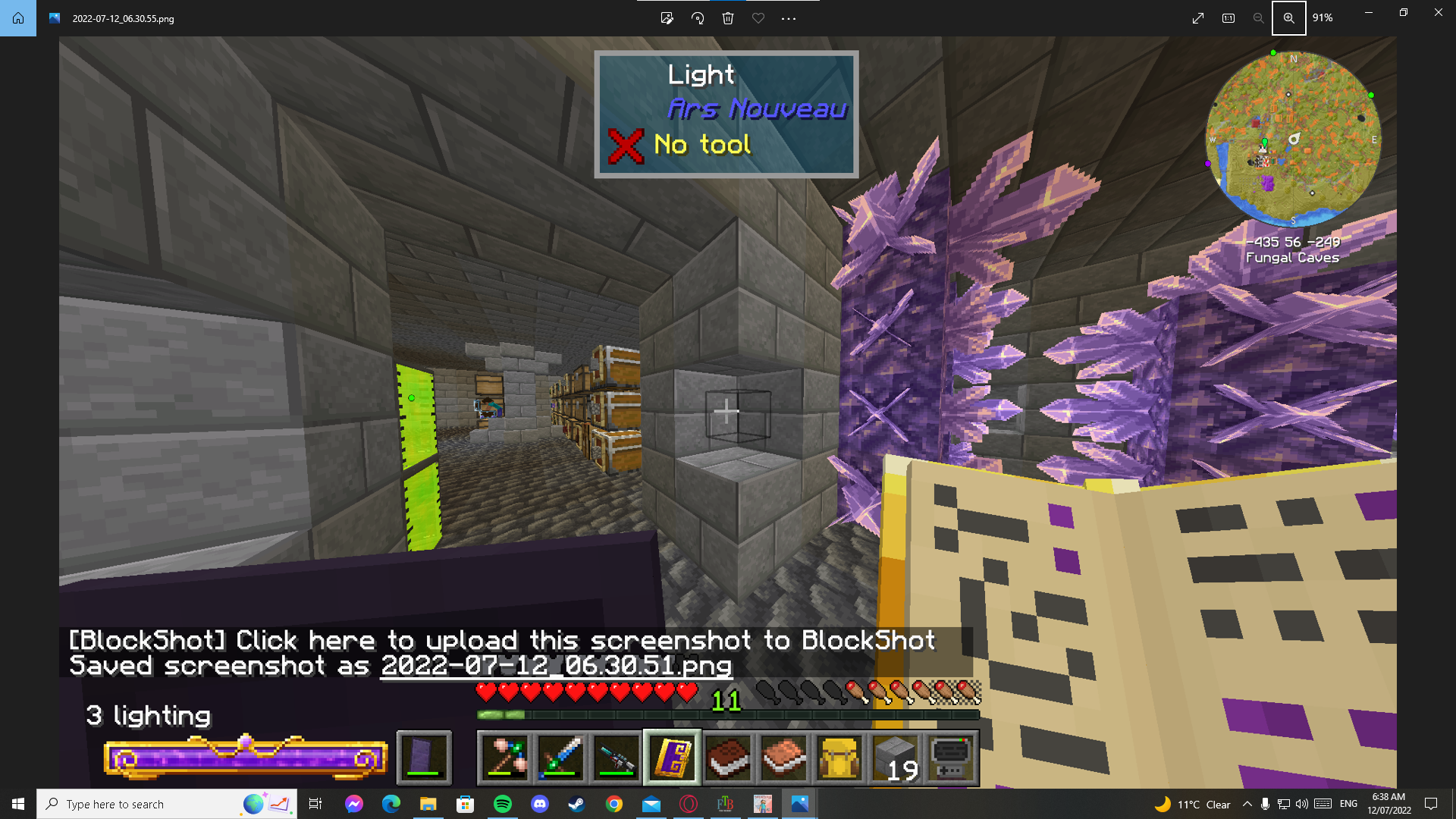This screenshot has height=819, width=1456.
Task: Toggle the favorite heart for this image
Action: point(758,18)
